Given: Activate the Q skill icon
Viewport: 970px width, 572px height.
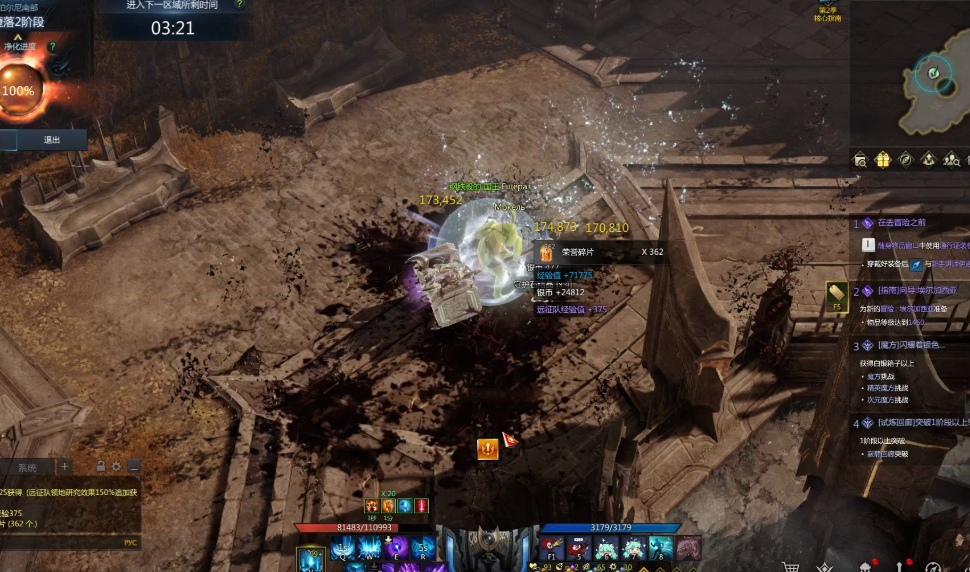Looking at the screenshot, I should point(344,548).
